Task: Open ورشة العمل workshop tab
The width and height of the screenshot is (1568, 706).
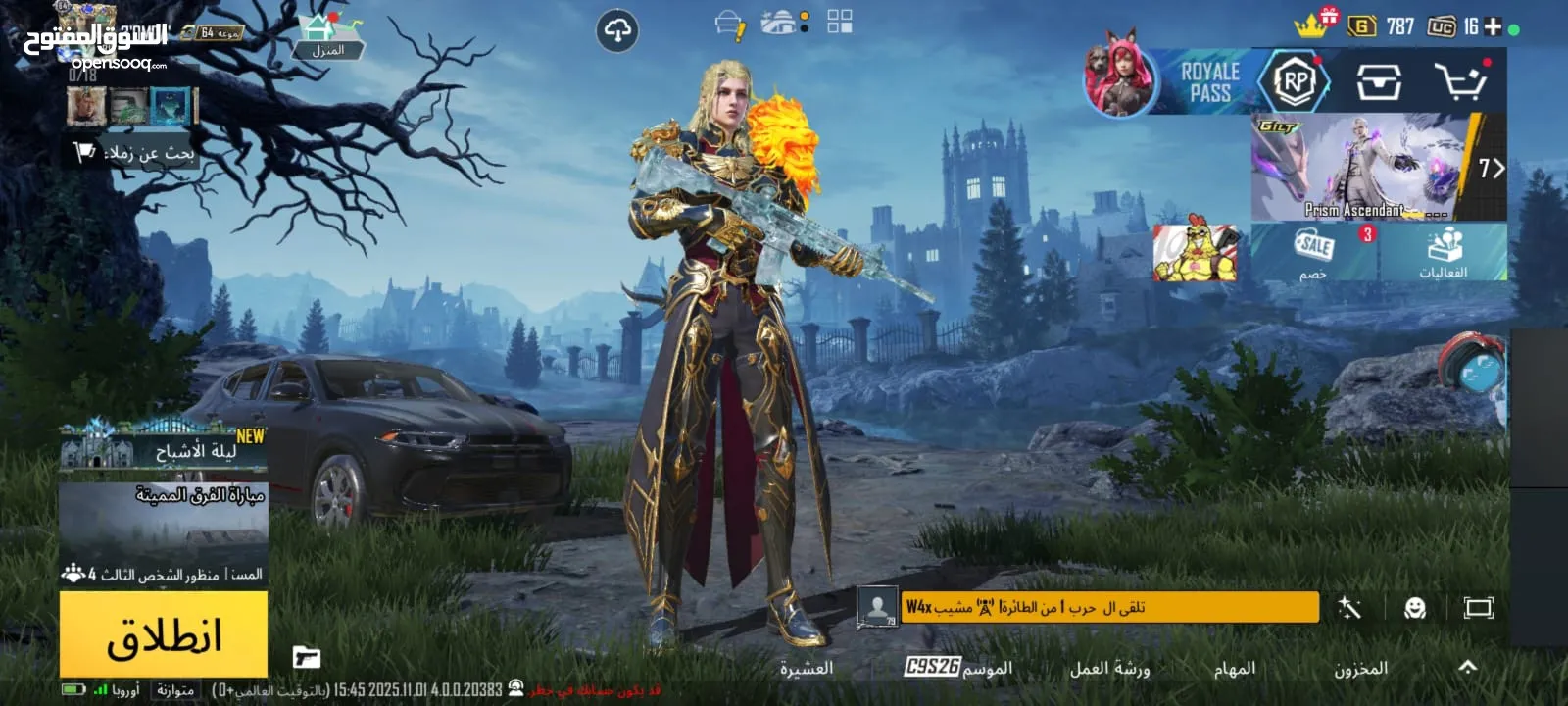Action: pos(1109,669)
